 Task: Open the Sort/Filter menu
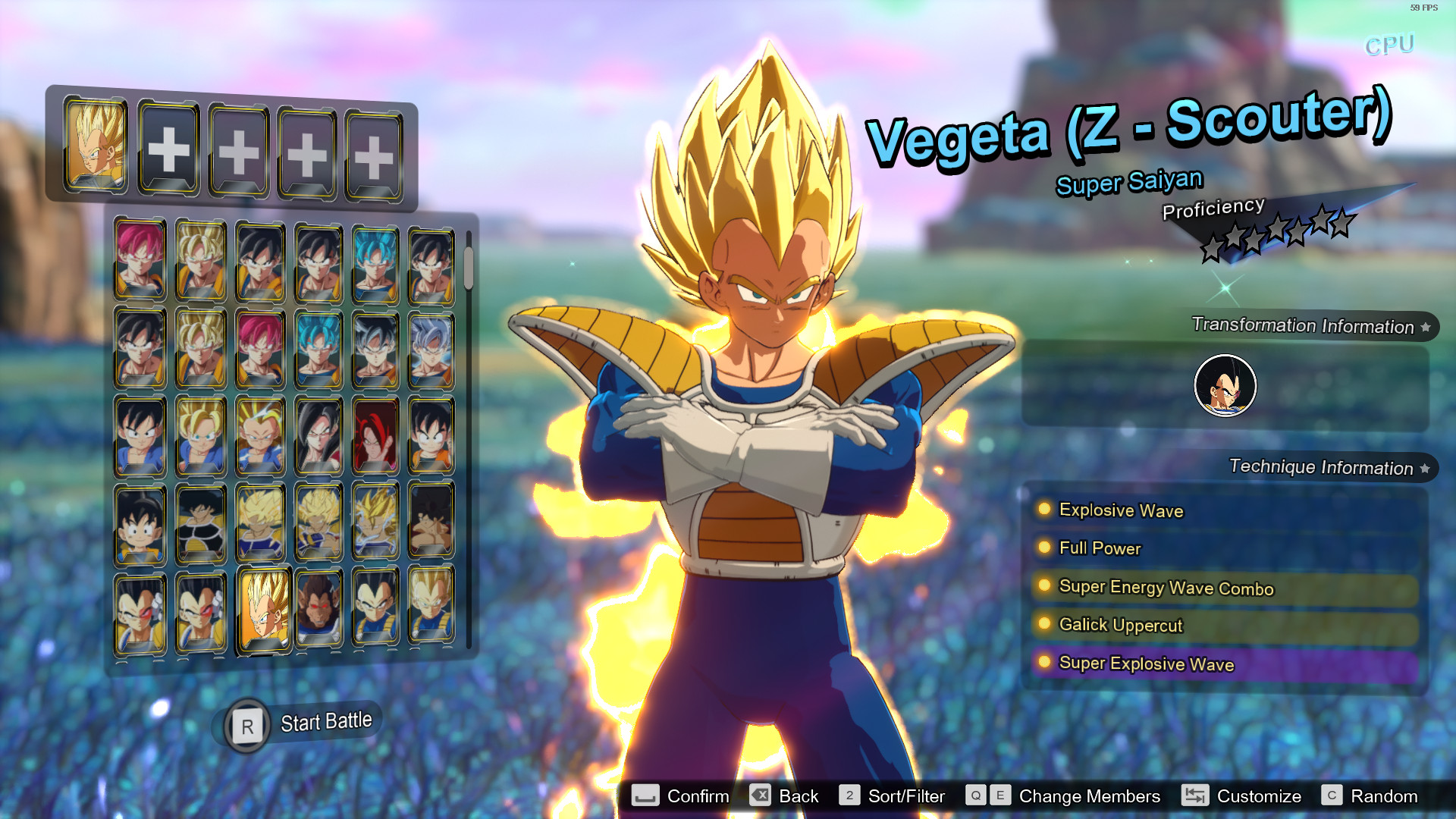click(x=849, y=796)
